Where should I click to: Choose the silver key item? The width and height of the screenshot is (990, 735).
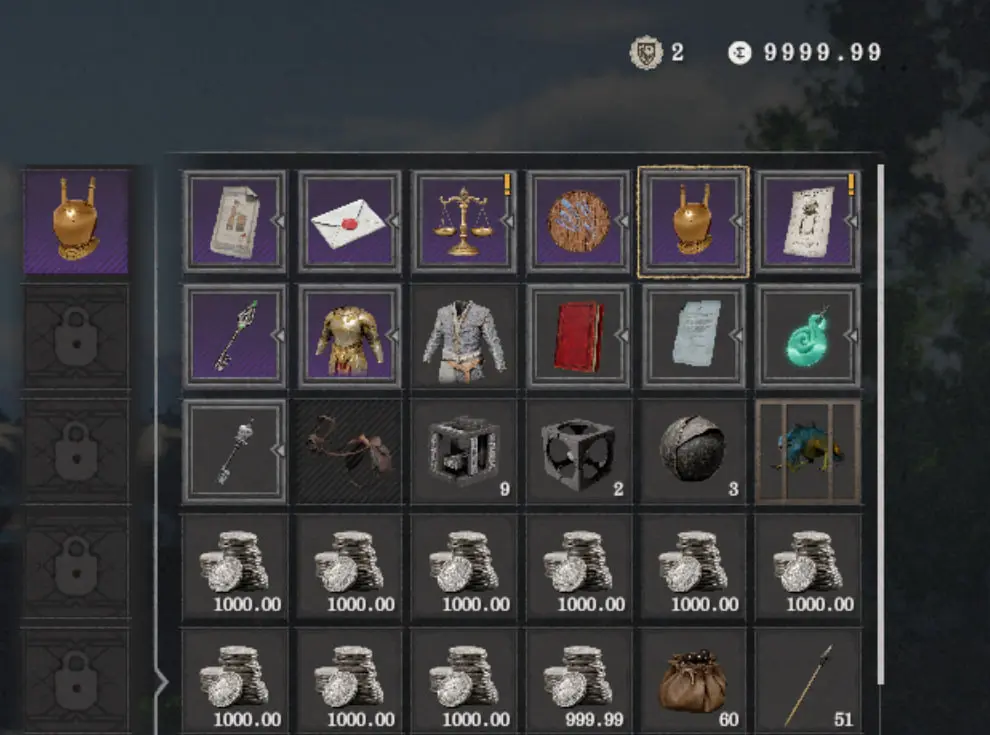(x=234, y=451)
